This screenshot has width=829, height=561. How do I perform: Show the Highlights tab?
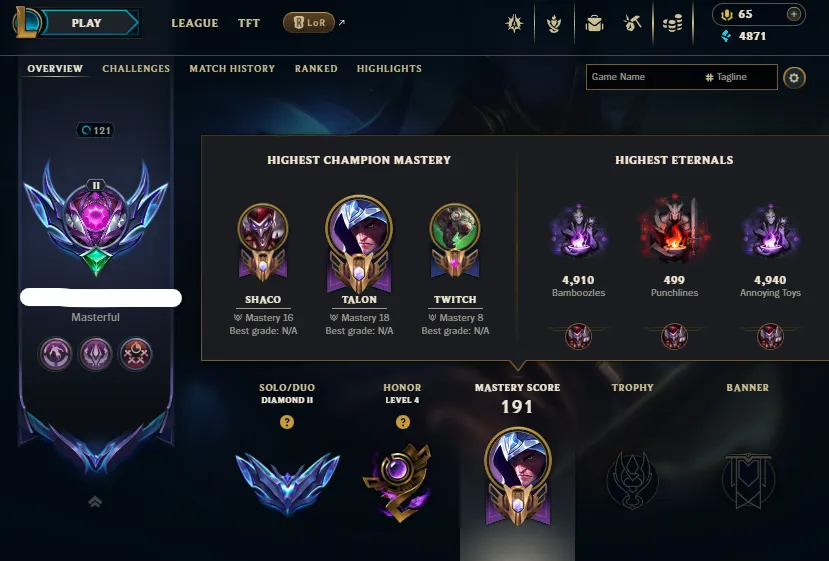click(x=389, y=69)
